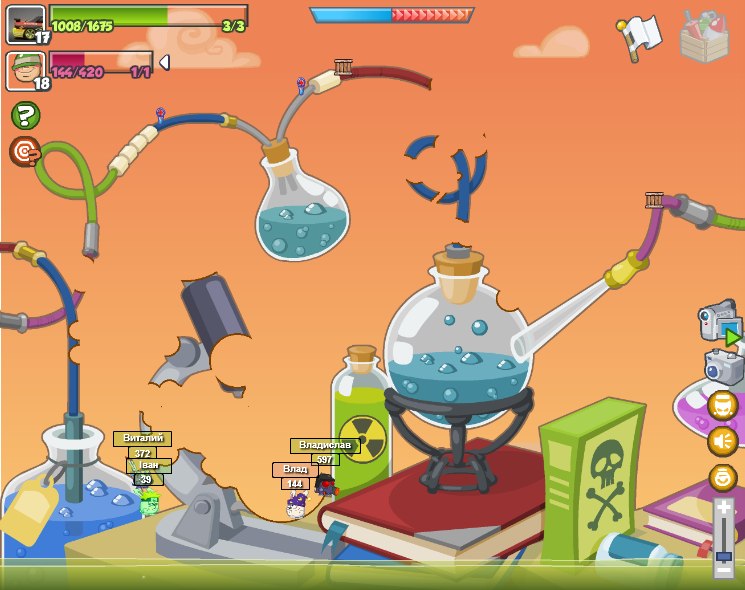Open the green question mark help button
The width and height of the screenshot is (745, 590).
pyautogui.click(x=25, y=116)
